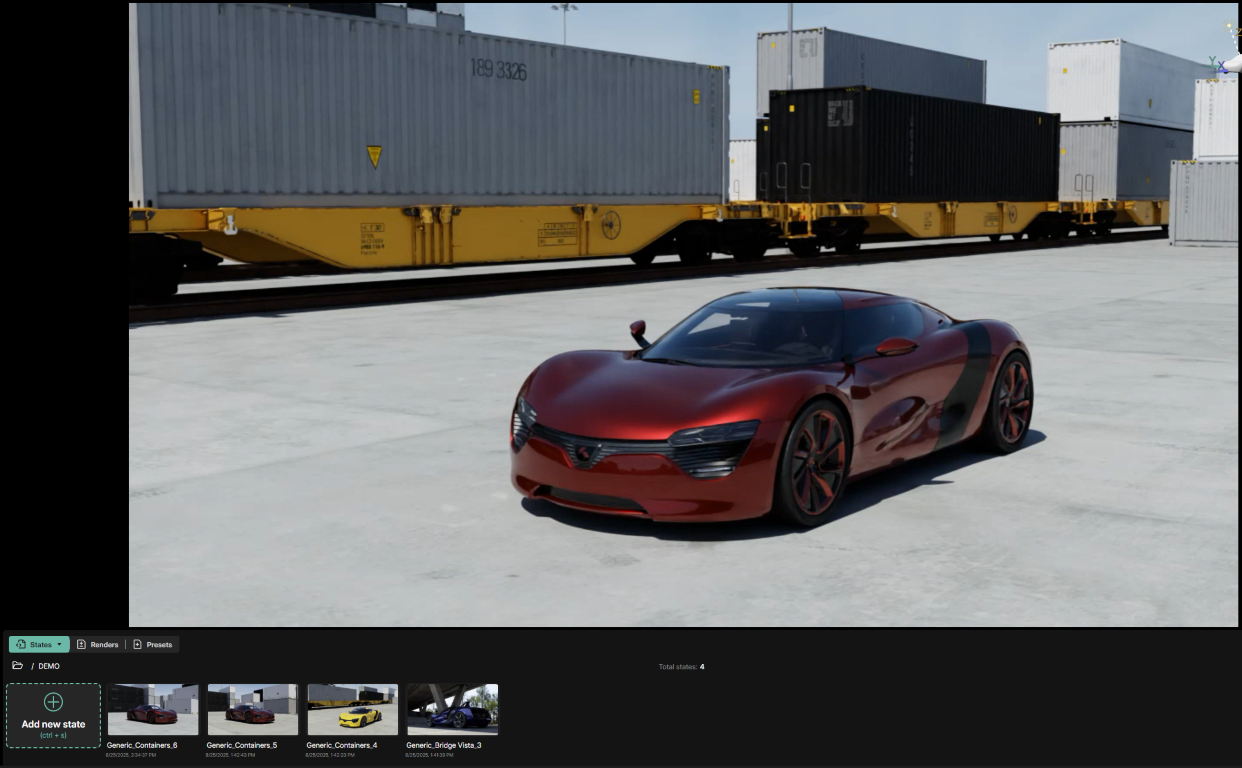This screenshot has height=768, width=1242.
Task: Choose the yellow car Generic_Containers_4 state
Action: pos(352,709)
